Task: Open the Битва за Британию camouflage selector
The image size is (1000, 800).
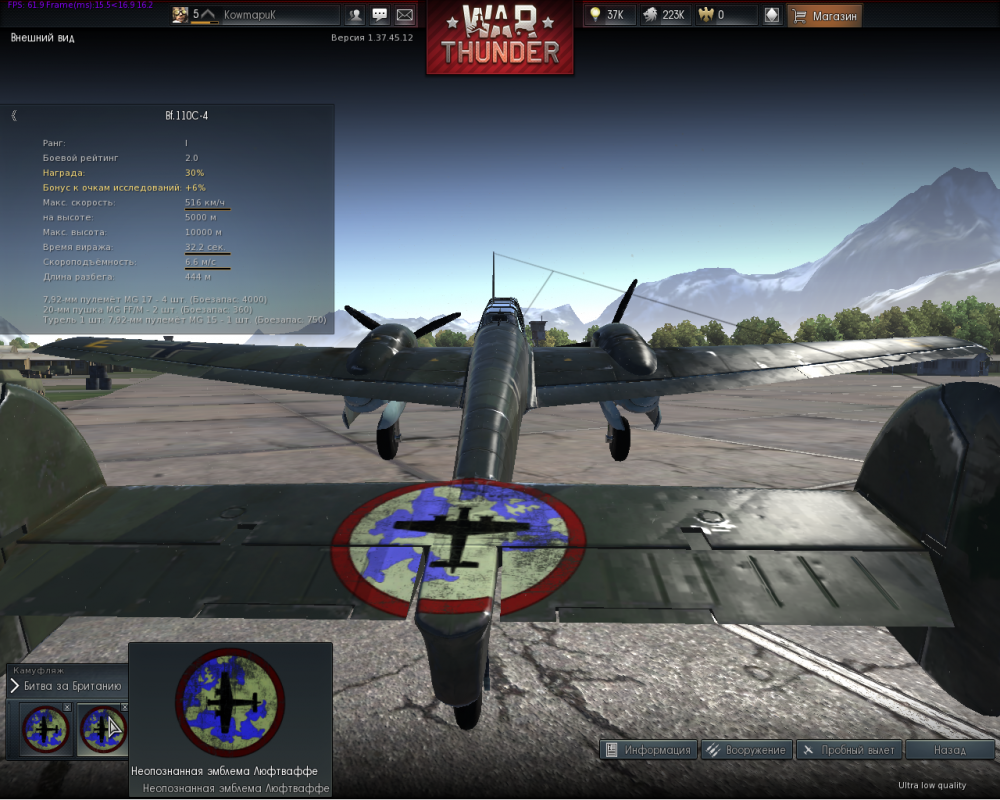Action: tap(67, 686)
